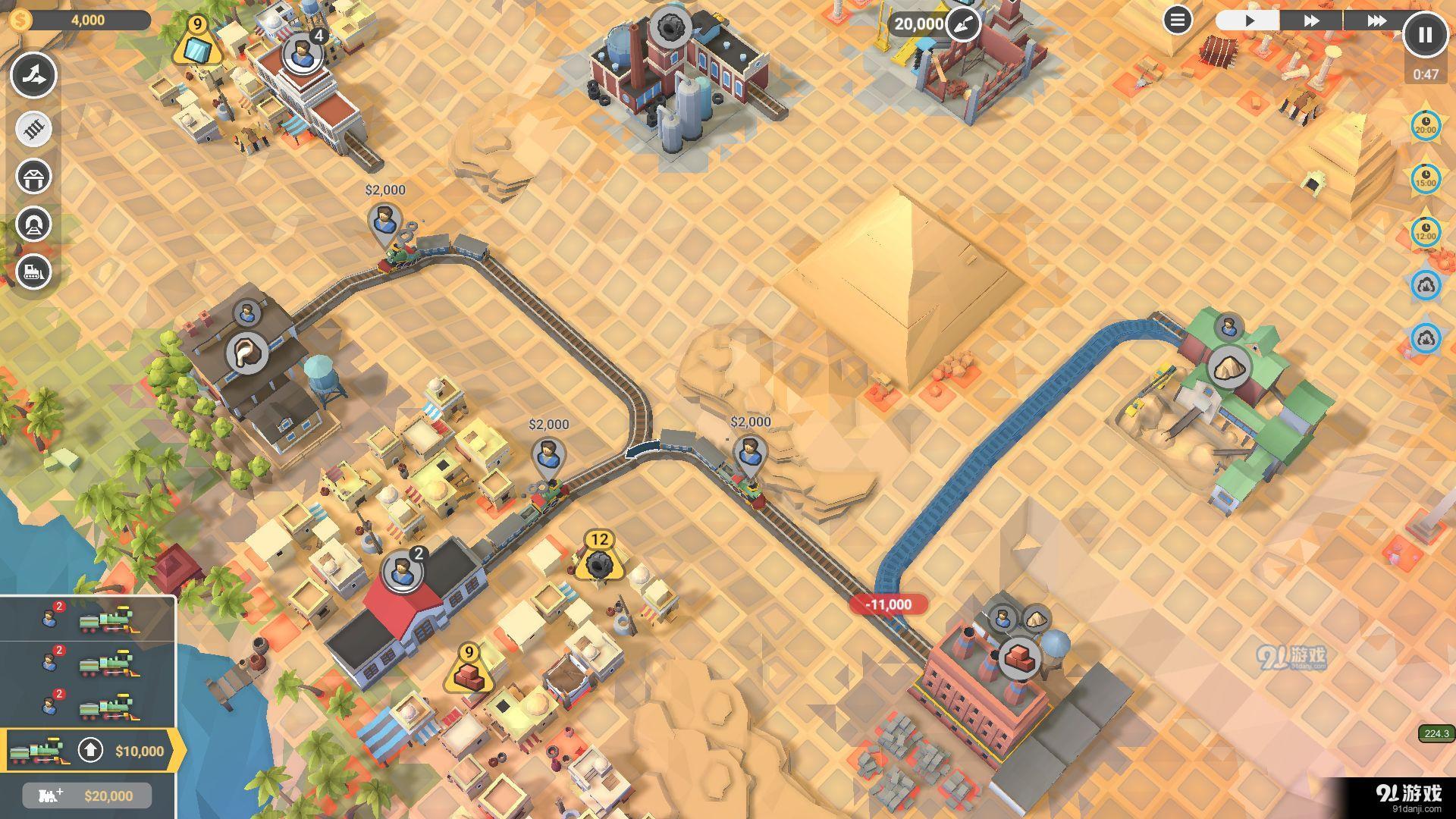1456x819 pixels.
Task: Select the track switch arrows tool
Action: point(33,75)
